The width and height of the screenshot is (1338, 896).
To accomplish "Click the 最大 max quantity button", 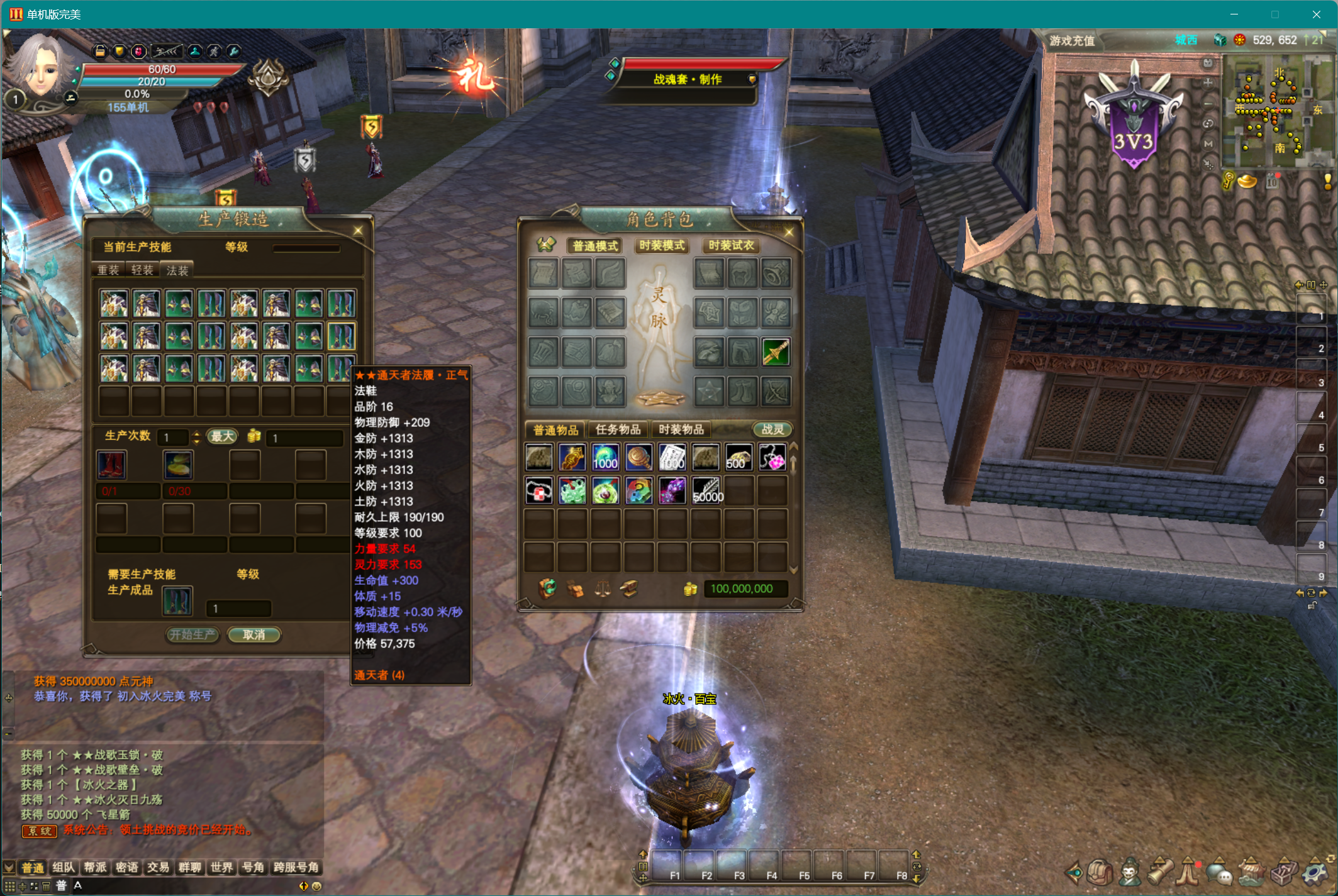I will pyautogui.click(x=222, y=436).
